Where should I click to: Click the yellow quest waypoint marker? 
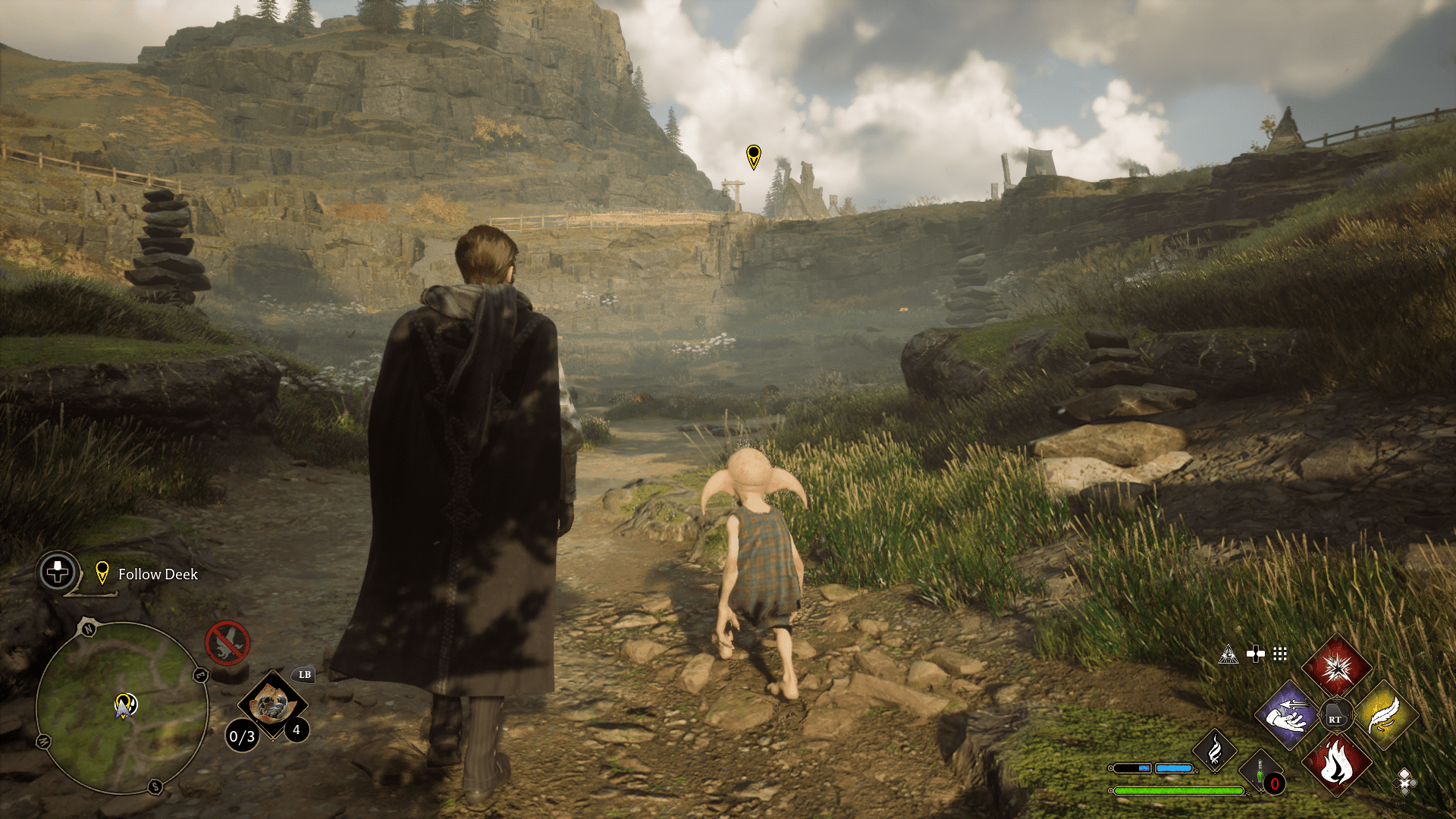753,156
